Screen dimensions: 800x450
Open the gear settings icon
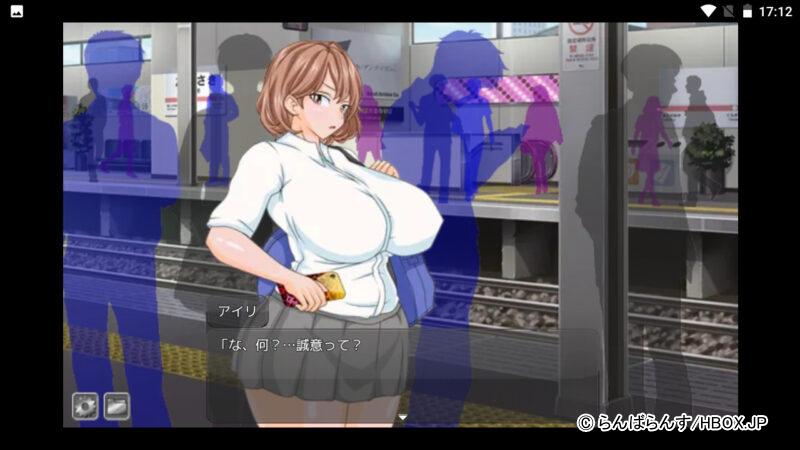tap(85, 406)
